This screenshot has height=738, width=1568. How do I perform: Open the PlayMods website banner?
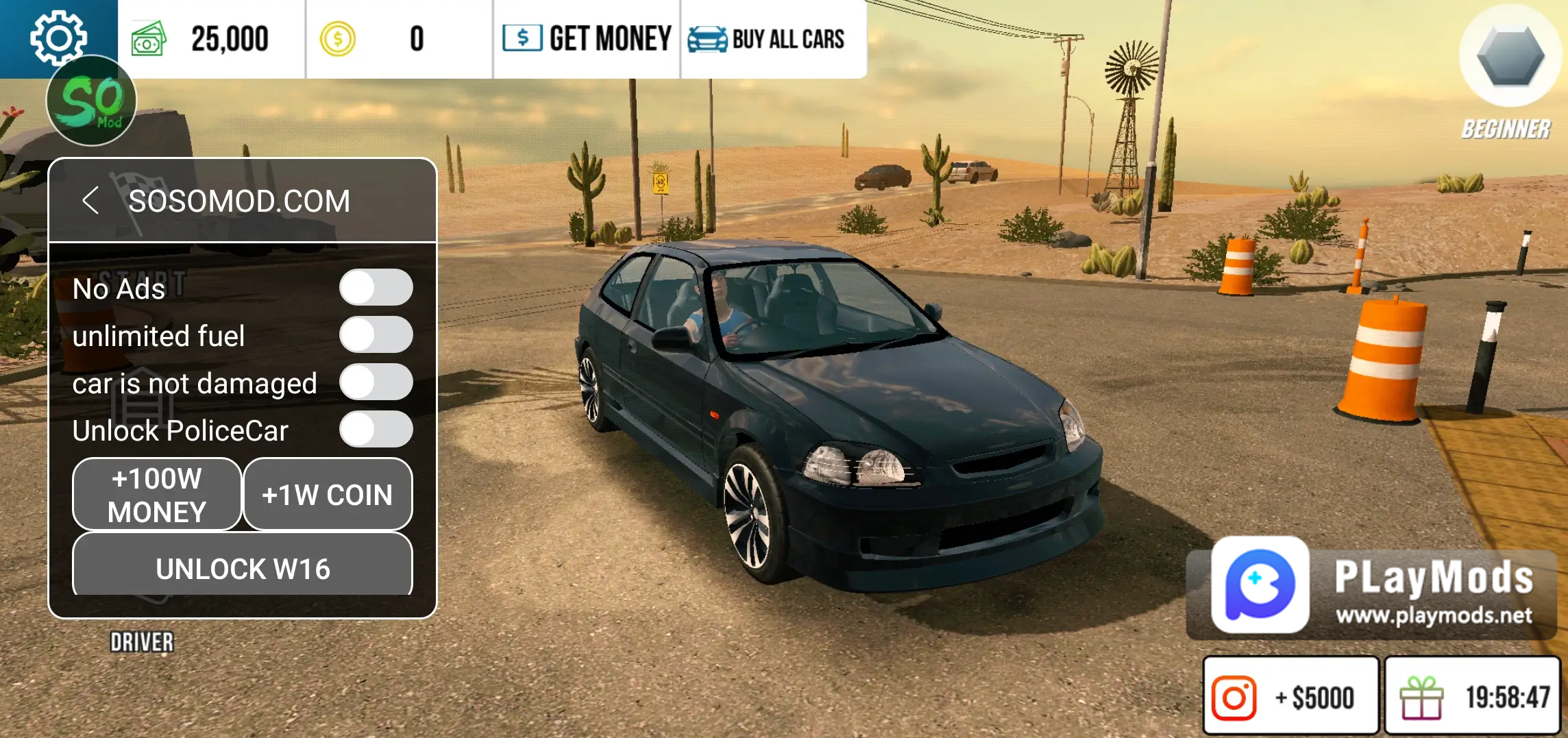click(1371, 588)
